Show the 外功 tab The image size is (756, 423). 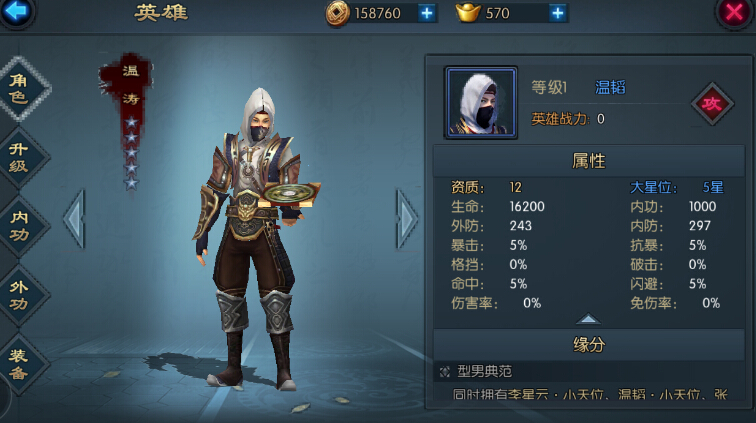(x=20, y=295)
